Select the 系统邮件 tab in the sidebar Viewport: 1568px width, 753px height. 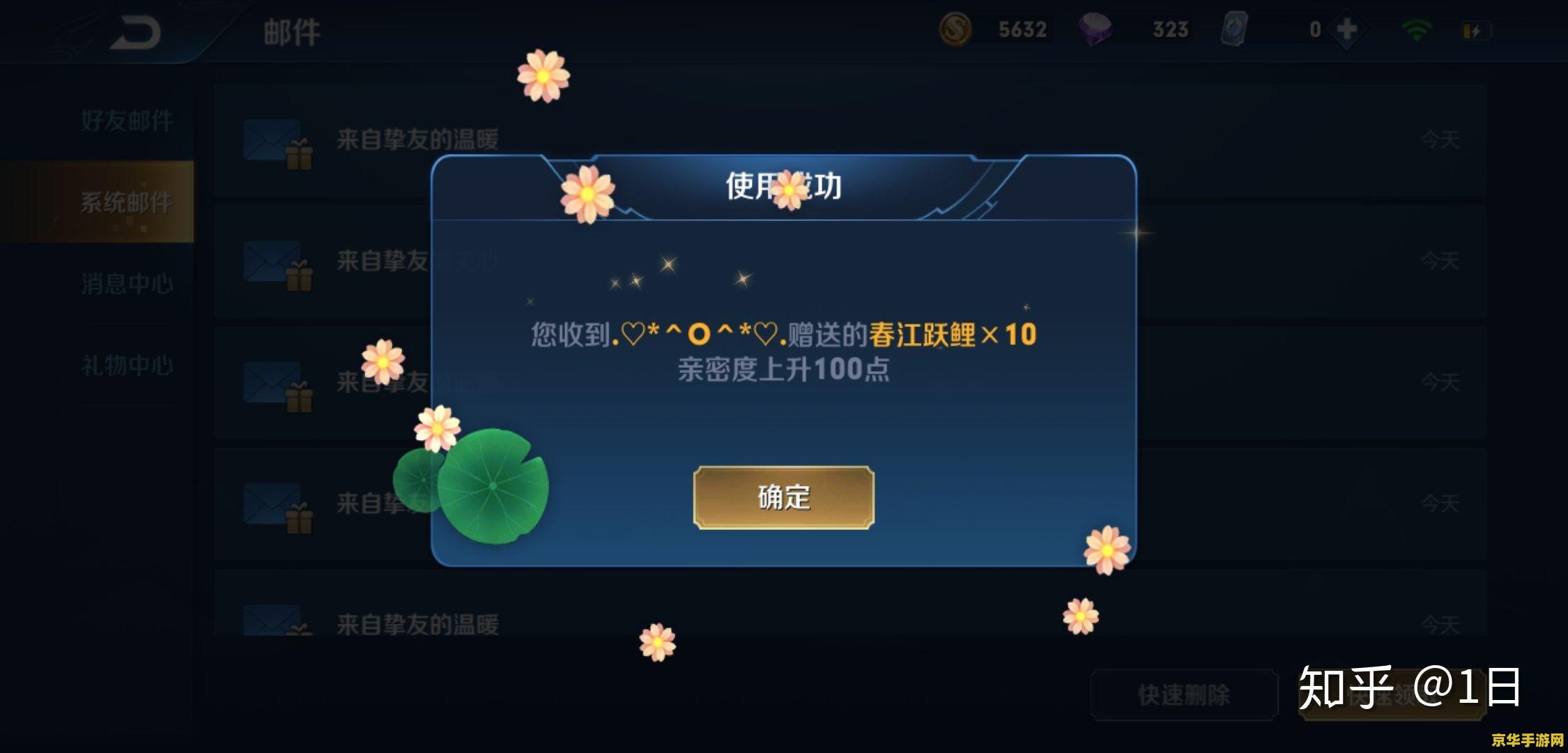(128, 202)
